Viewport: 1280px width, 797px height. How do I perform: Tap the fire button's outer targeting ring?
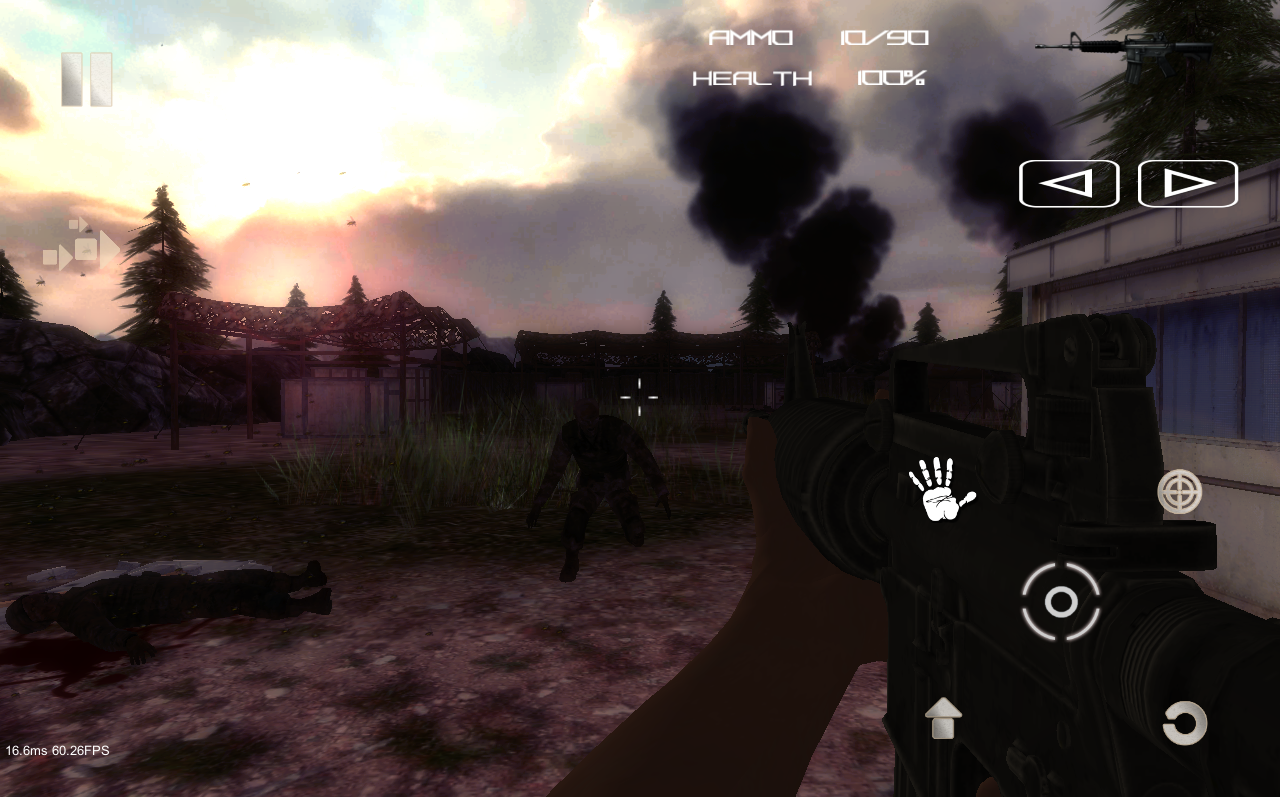[x=1060, y=602]
